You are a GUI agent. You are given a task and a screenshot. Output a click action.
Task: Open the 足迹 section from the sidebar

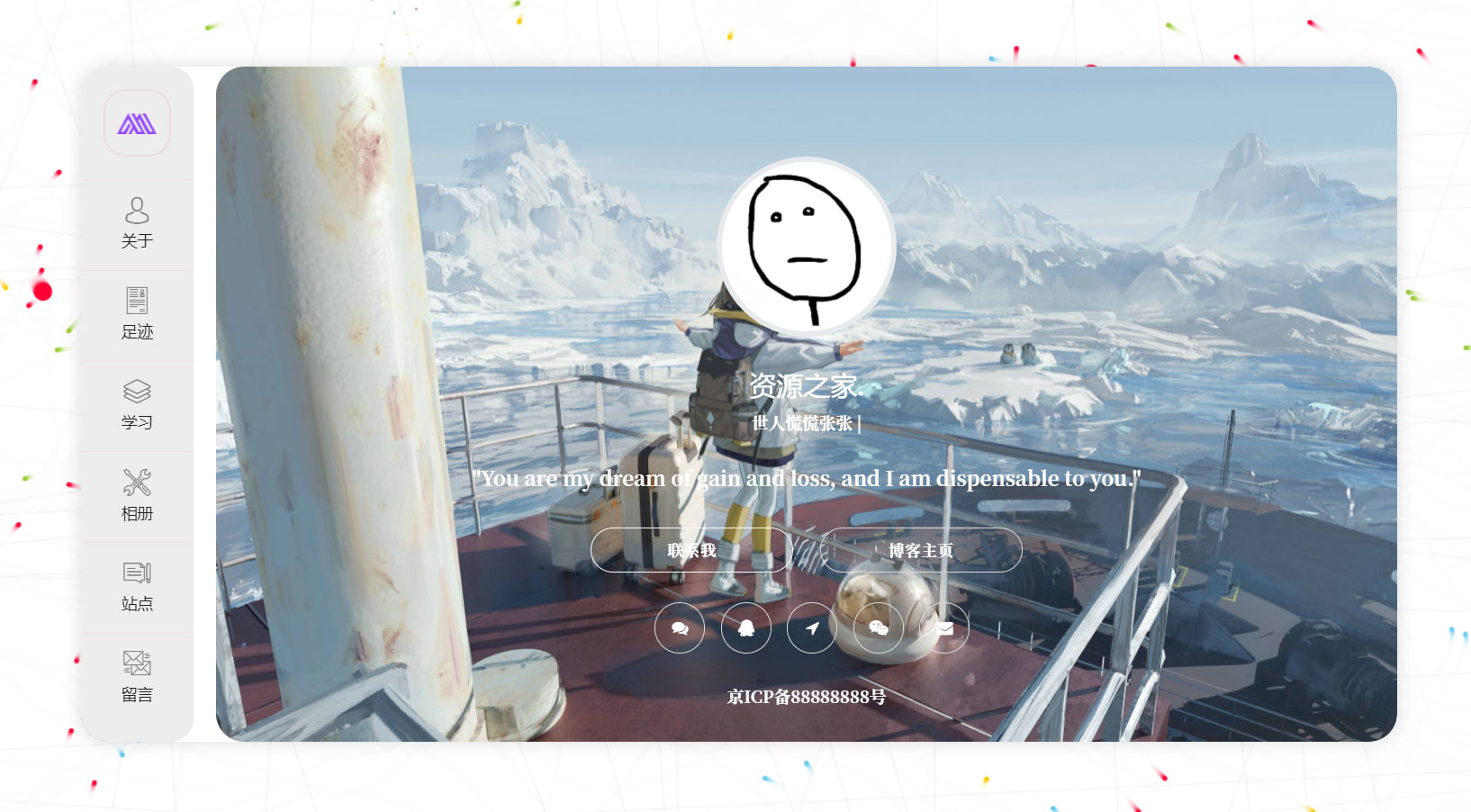[x=137, y=314]
